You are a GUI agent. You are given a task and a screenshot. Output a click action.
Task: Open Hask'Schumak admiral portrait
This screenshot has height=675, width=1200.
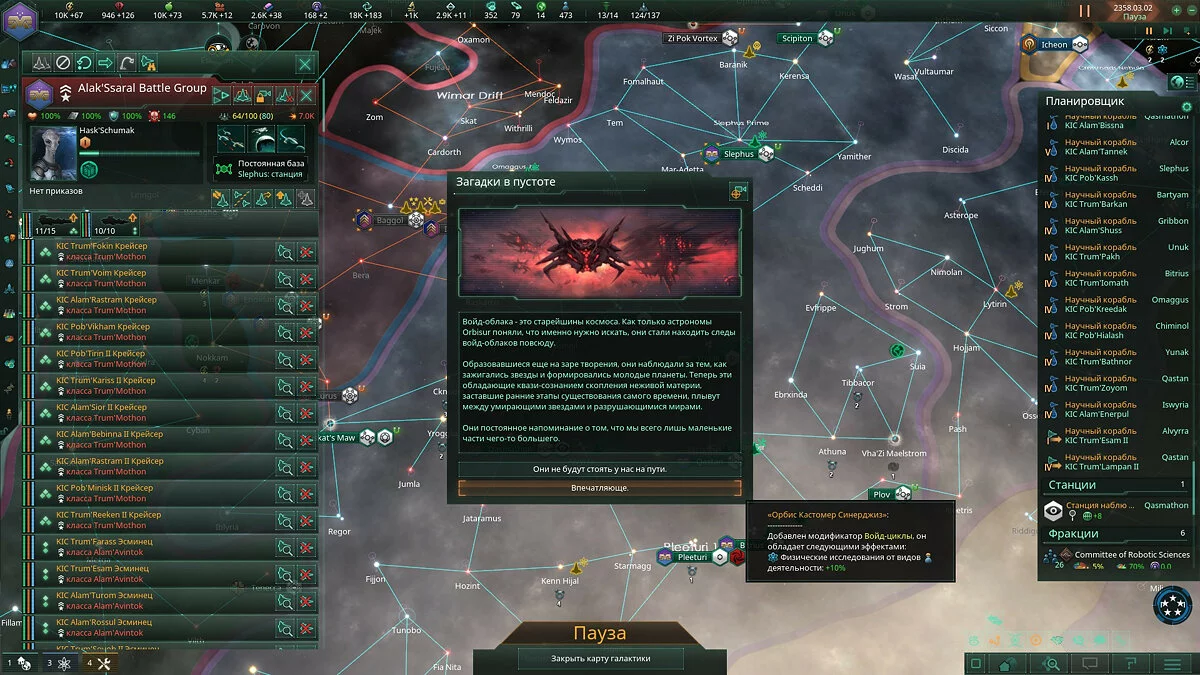tap(53, 152)
